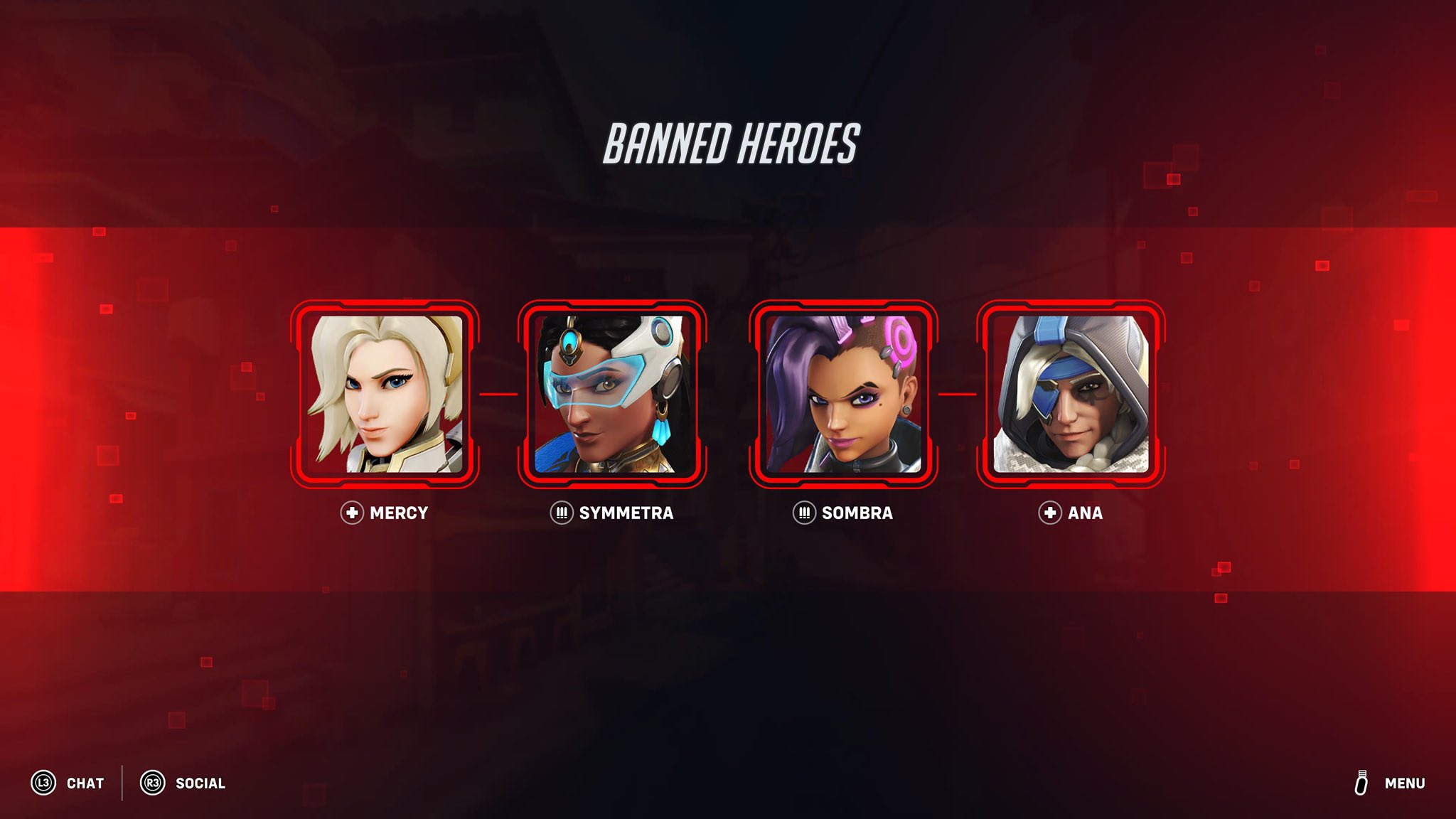The height and width of the screenshot is (819, 1456).
Task: Open the SOCIAL panel
Action: tap(200, 783)
